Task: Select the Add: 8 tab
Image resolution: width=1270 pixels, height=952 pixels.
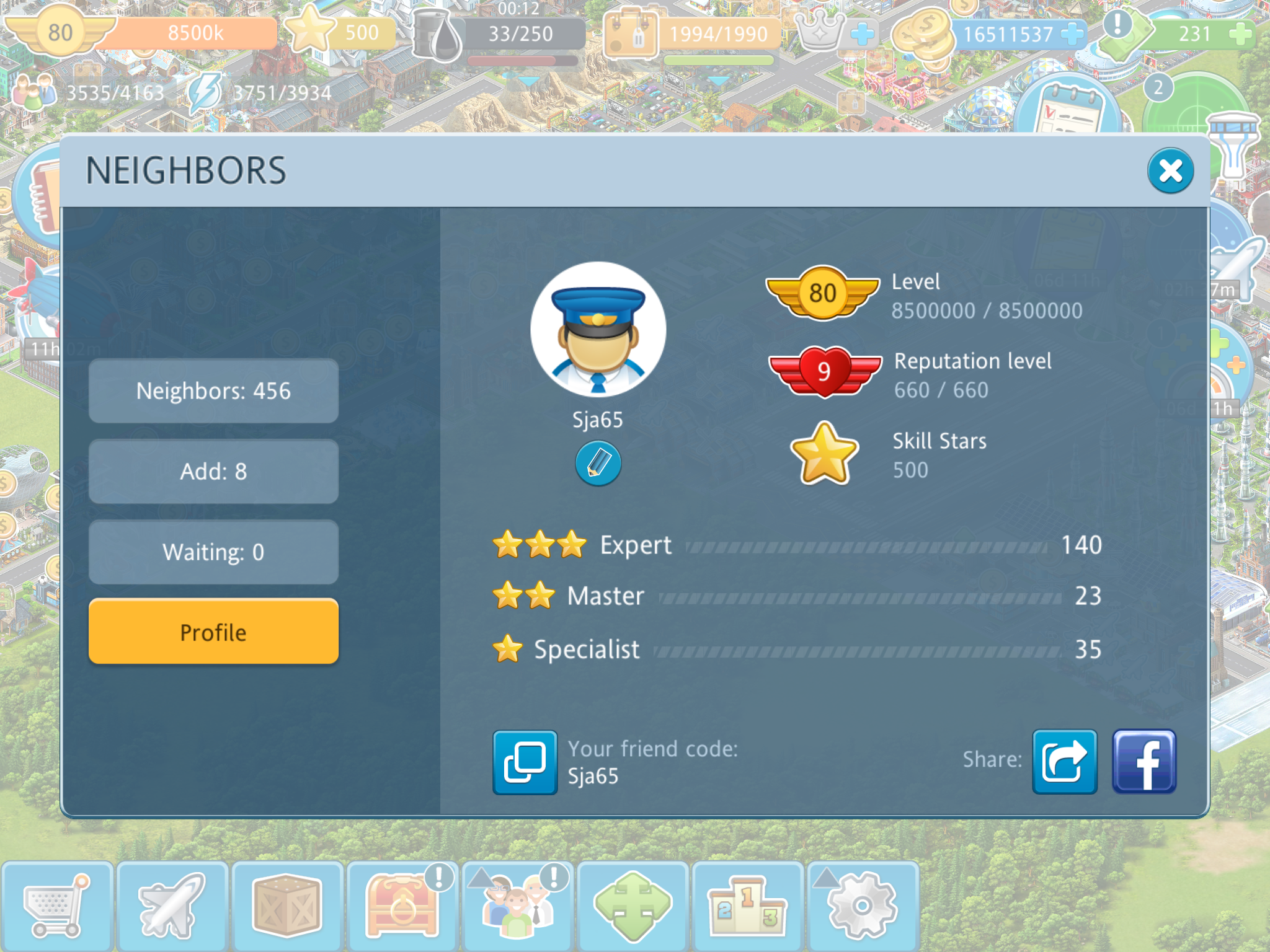Action: [x=213, y=472]
